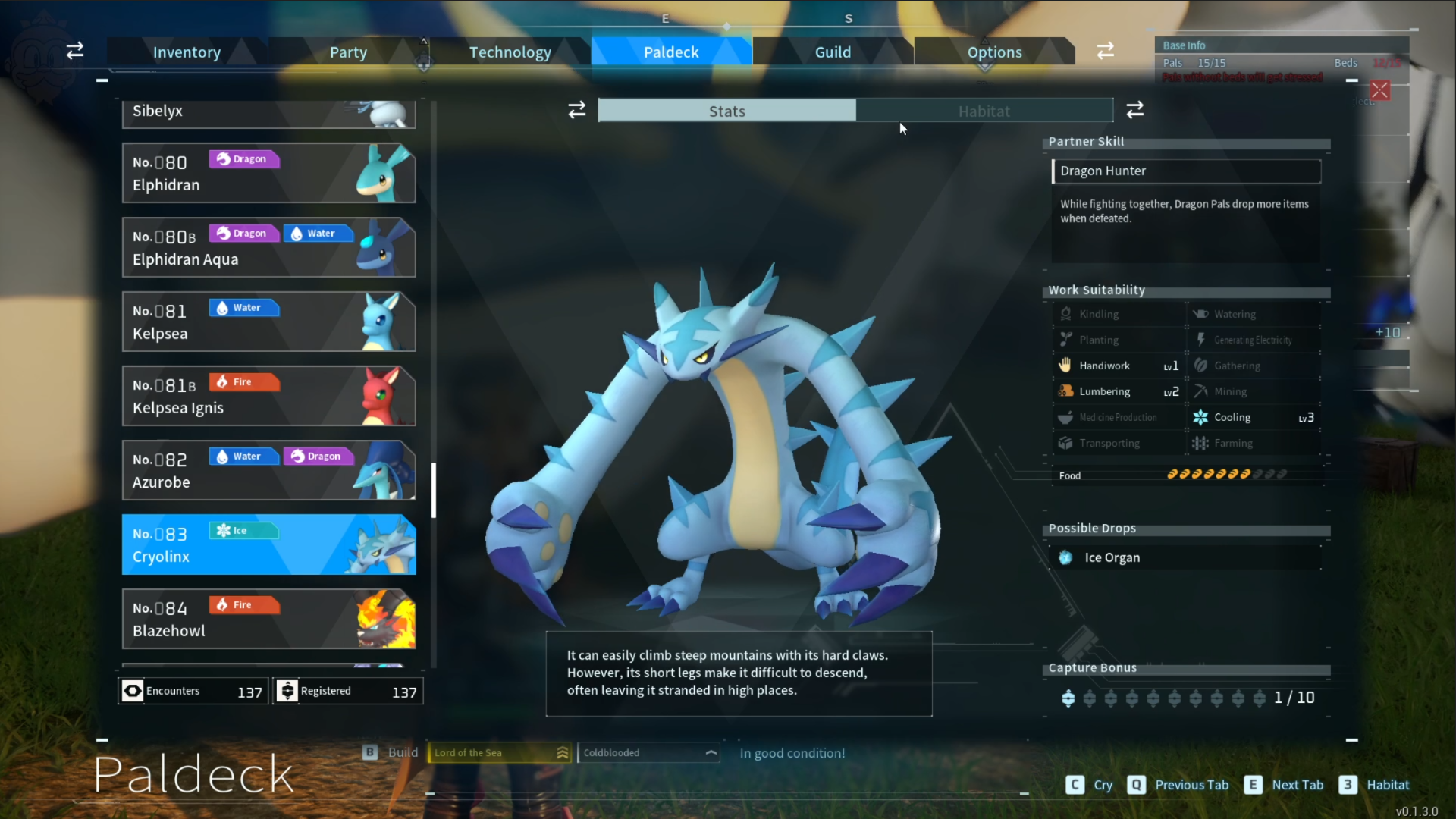Select the Elphidran Aqua entry
This screenshot has height=819, width=1456.
[268, 247]
